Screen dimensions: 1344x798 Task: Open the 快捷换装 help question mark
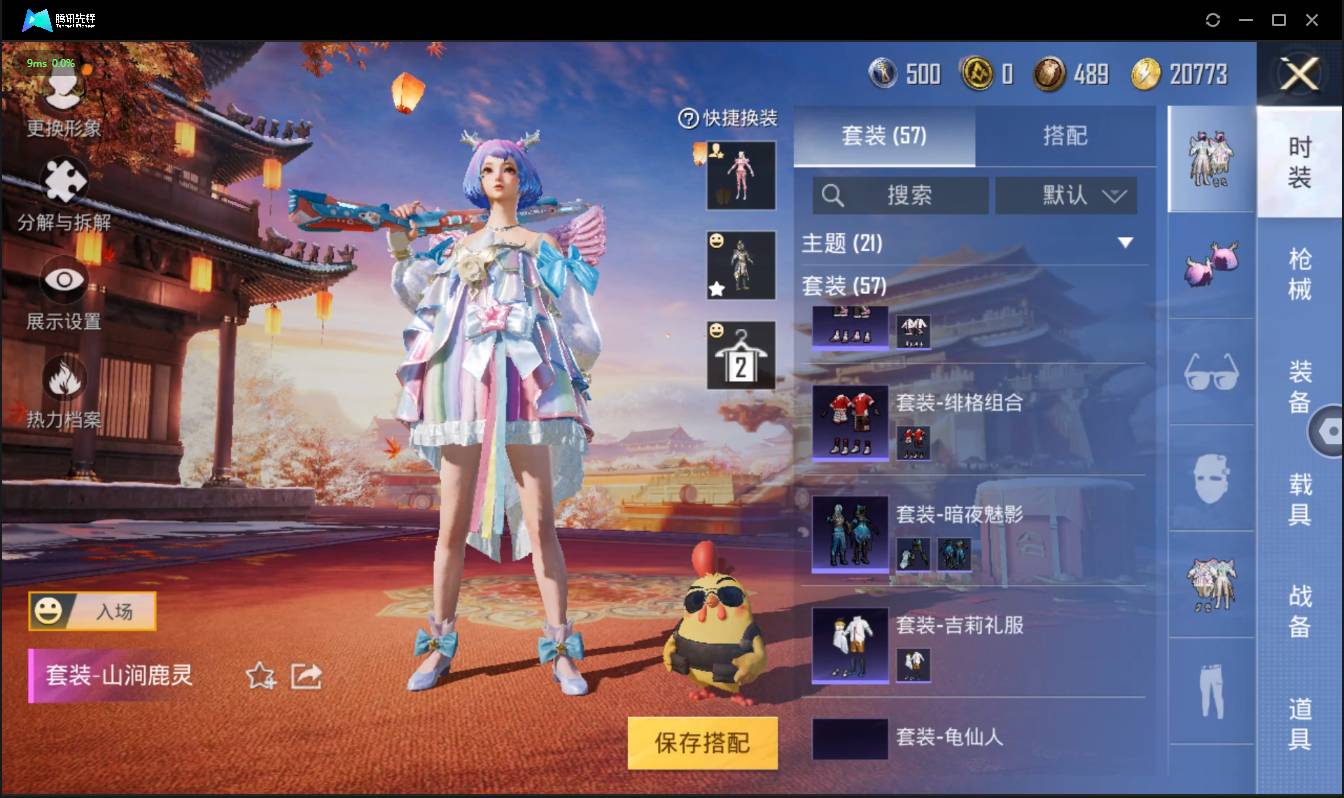coord(687,119)
